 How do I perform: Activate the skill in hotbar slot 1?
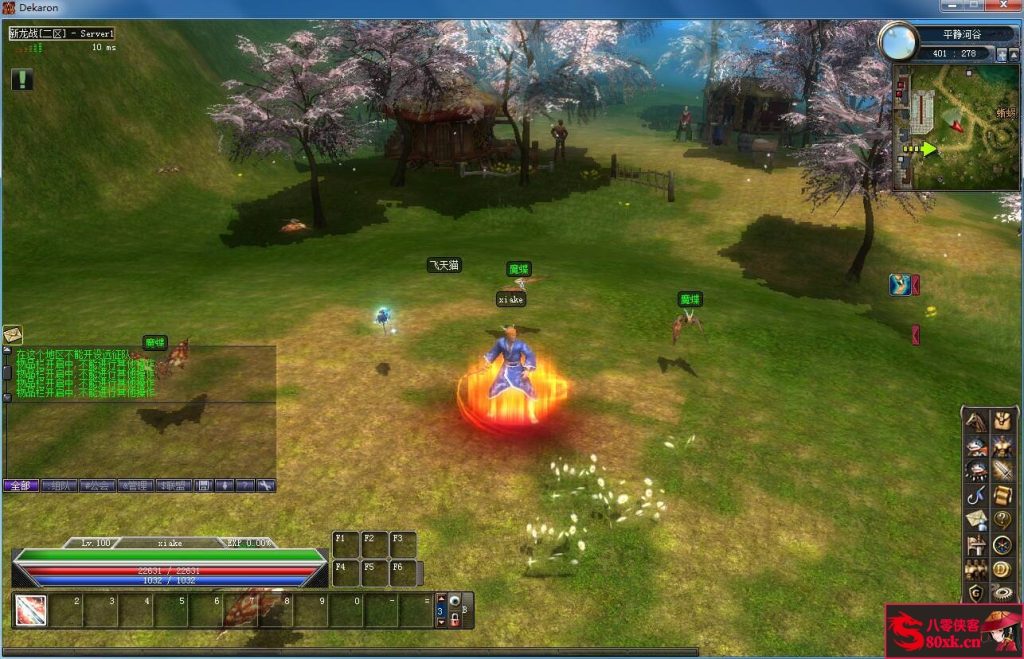point(30,610)
